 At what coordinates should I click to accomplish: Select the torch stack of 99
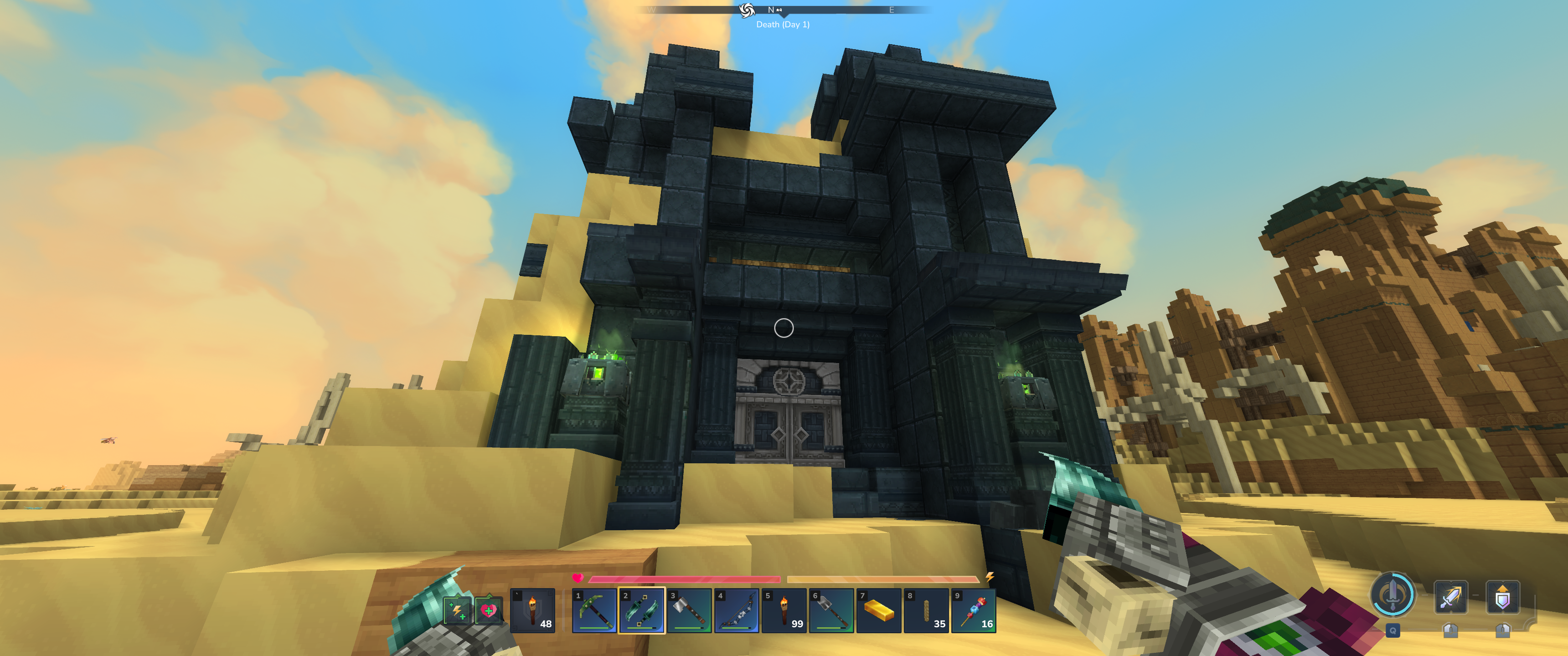coord(784,610)
